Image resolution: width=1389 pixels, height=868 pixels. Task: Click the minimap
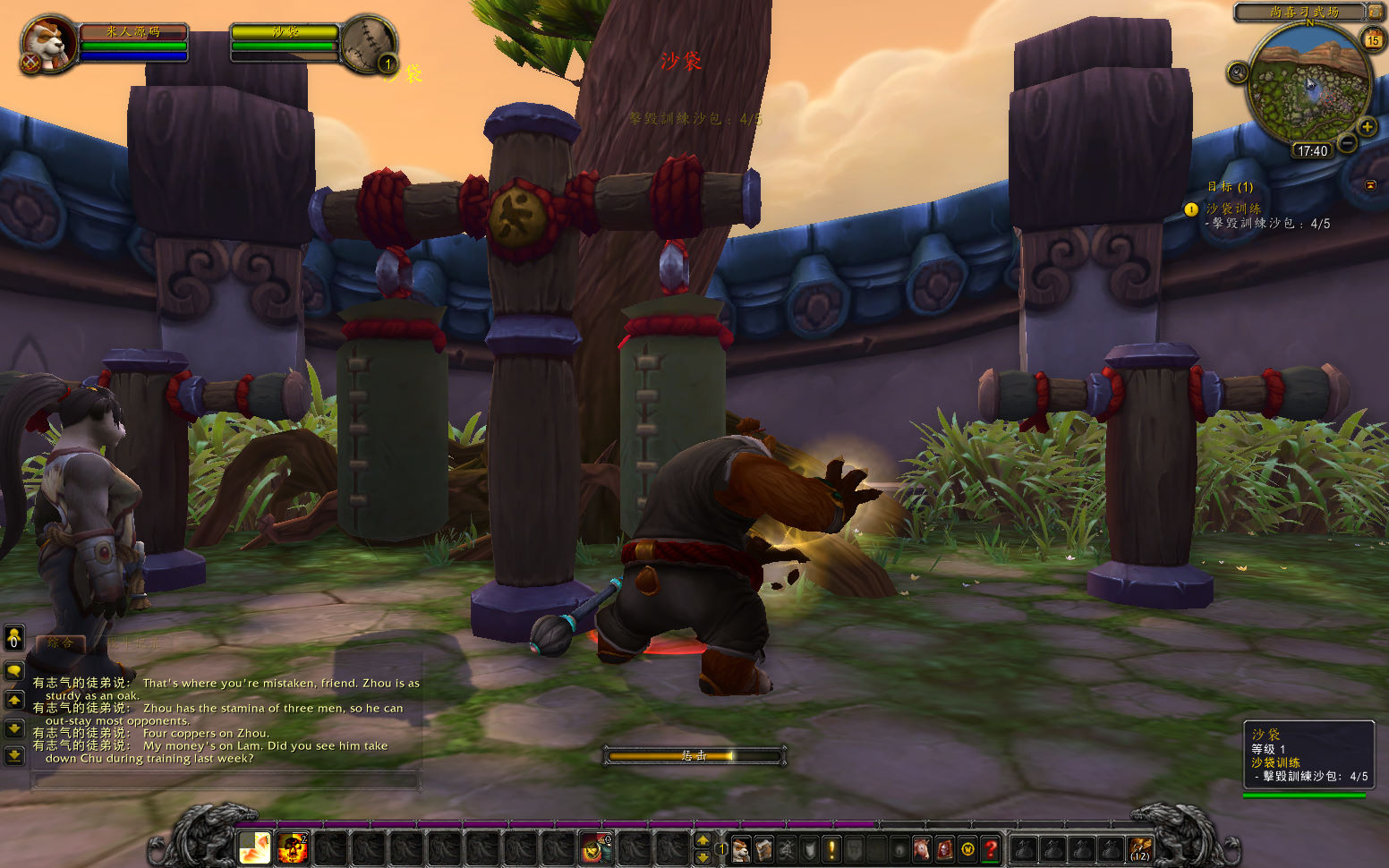(x=1308, y=87)
